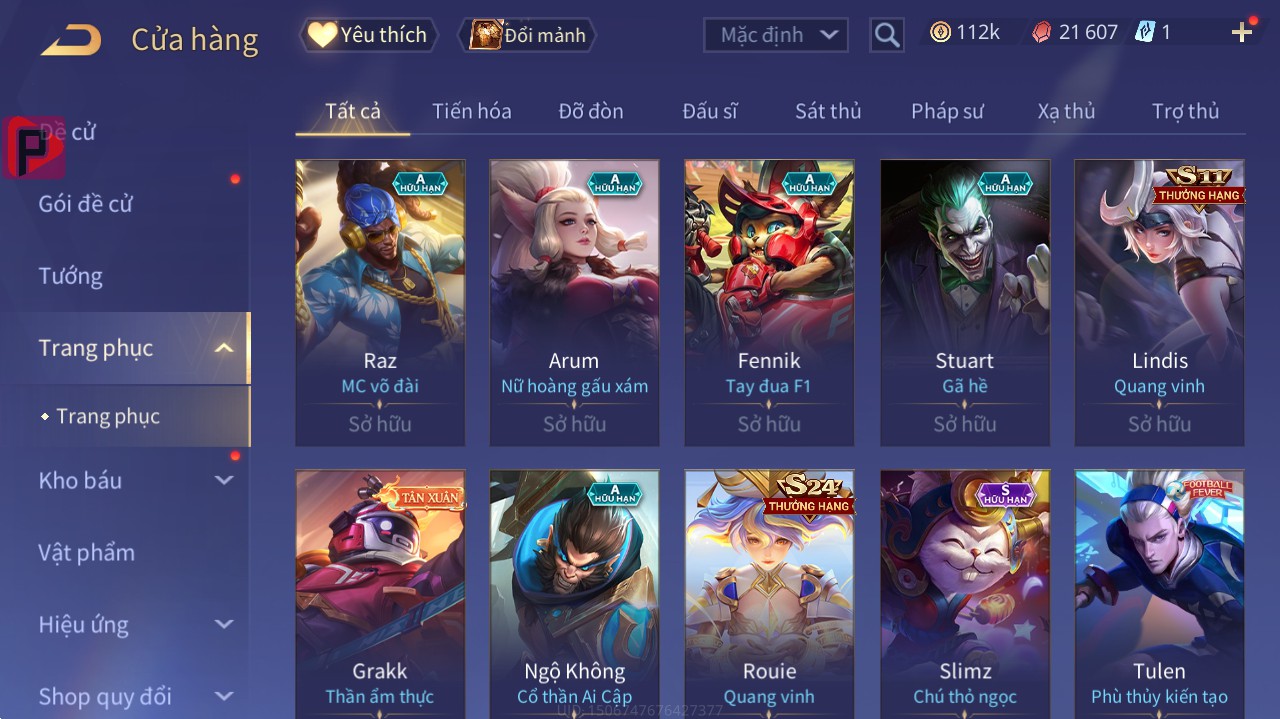The width and height of the screenshot is (1280, 719).
Task: Open the Yêu thích favorites list
Action: [368, 35]
